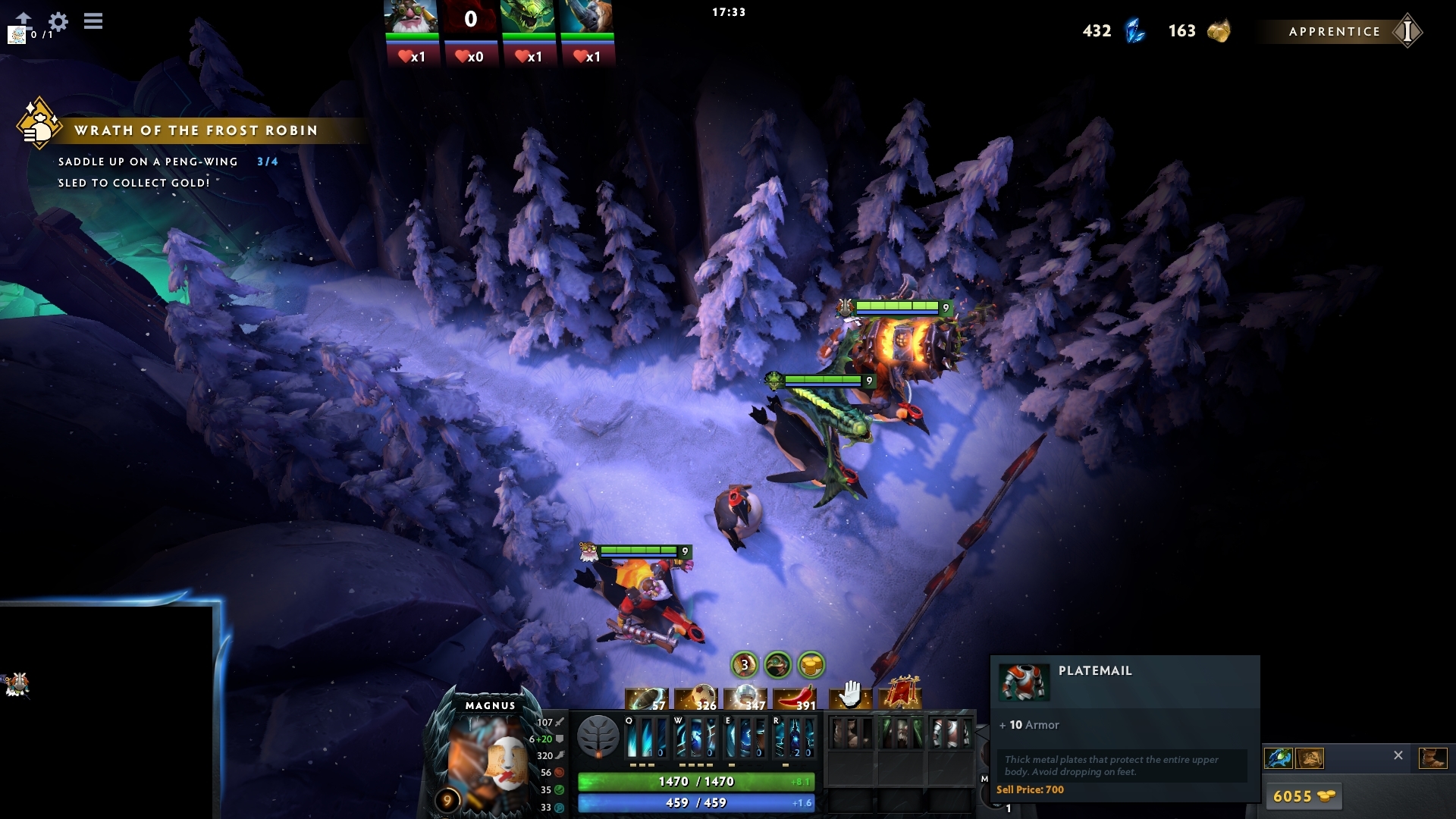Select the rhino-helmet hero portrait in top bar
Image resolution: width=1456 pixels, height=819 pixels.
click(x=587, y=17)
